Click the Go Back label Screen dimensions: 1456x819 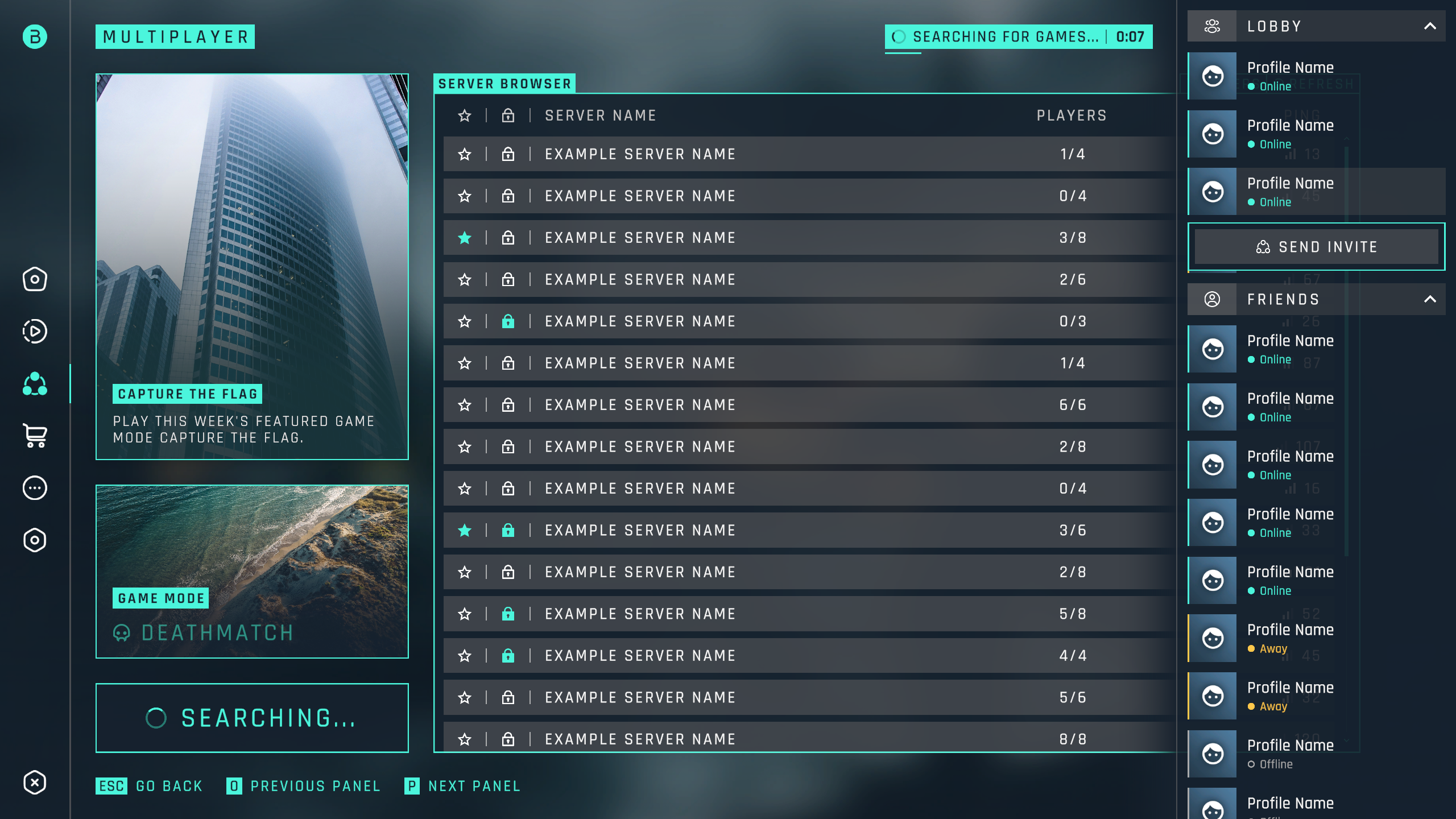pos(169,786)
